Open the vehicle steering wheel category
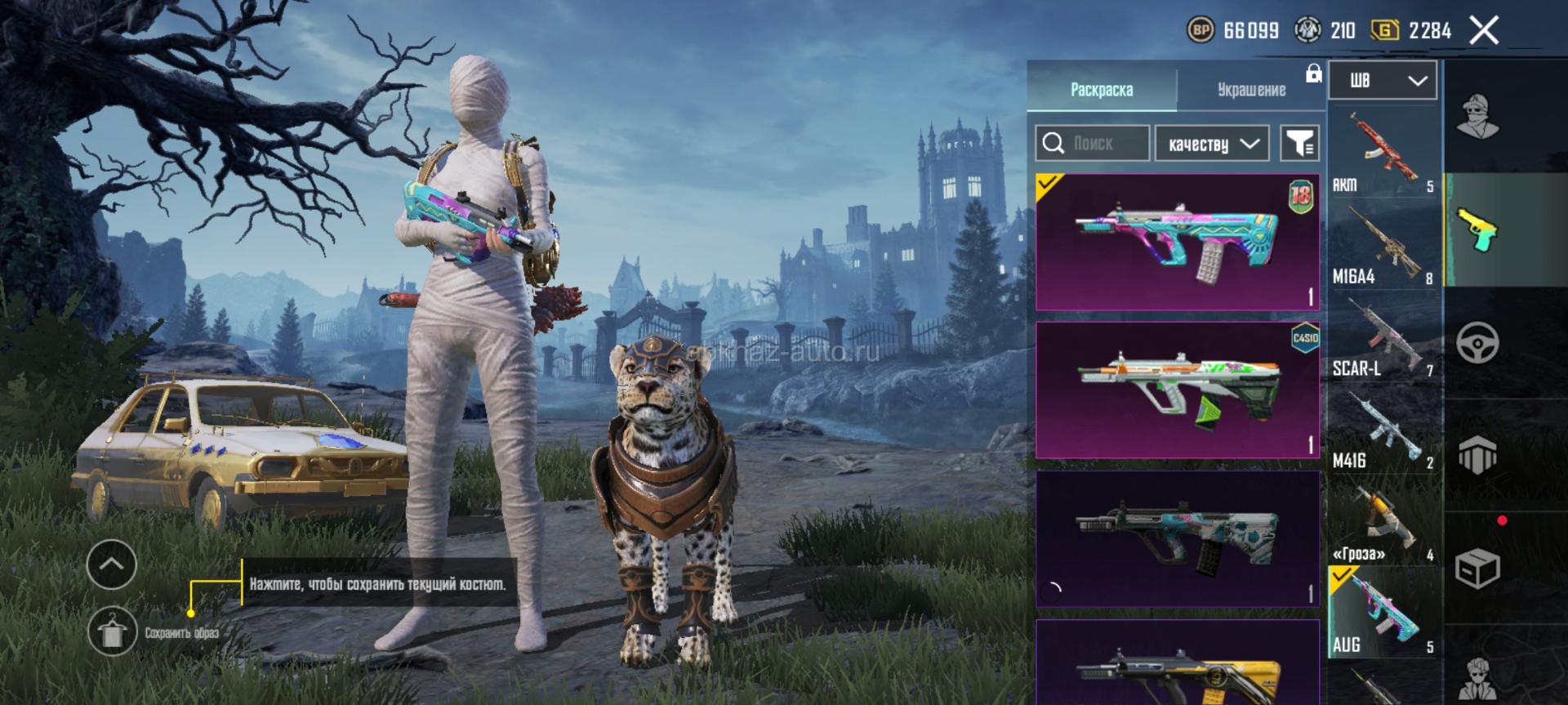 (1477, 342)
